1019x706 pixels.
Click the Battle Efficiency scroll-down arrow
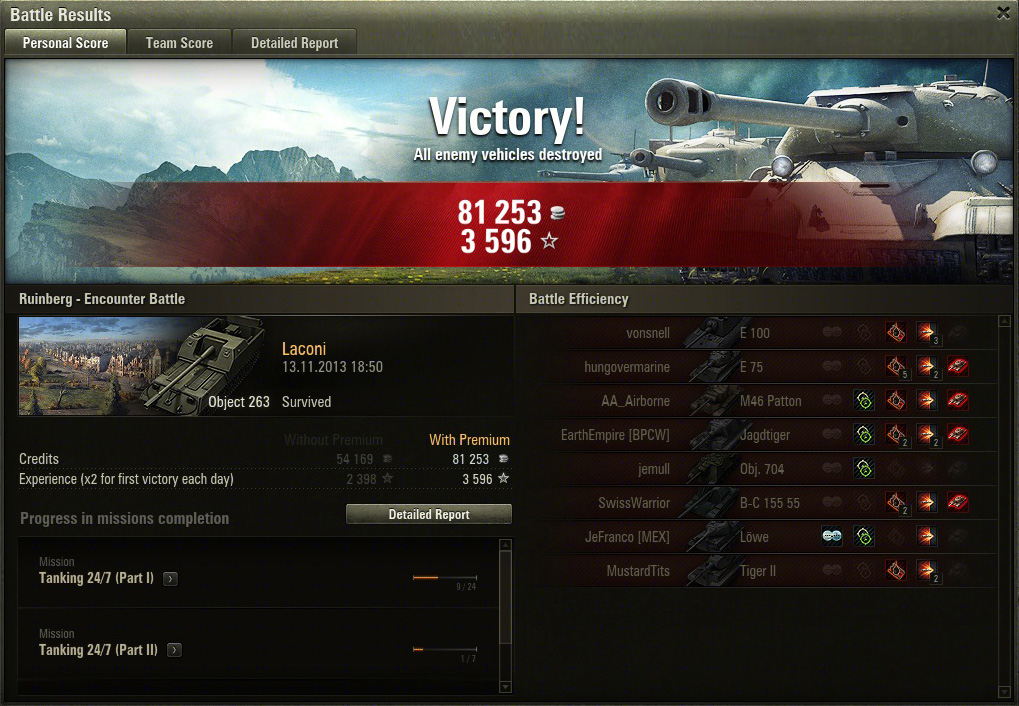1005,691
